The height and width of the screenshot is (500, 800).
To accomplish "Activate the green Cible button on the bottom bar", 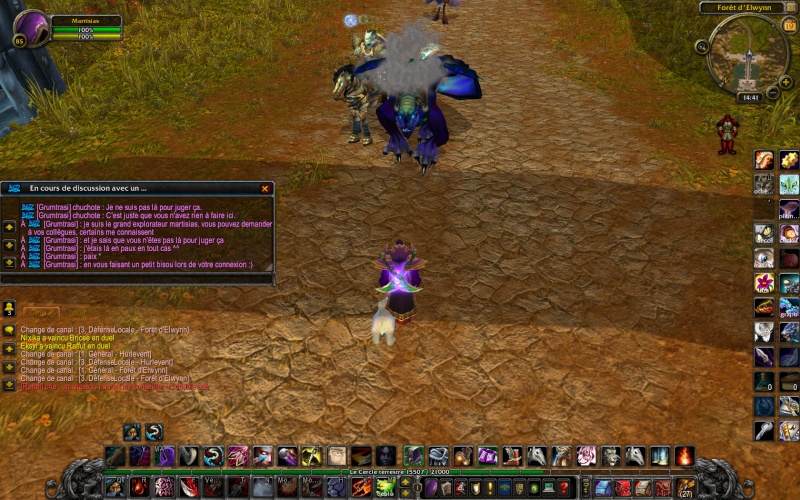I will 385,488.
